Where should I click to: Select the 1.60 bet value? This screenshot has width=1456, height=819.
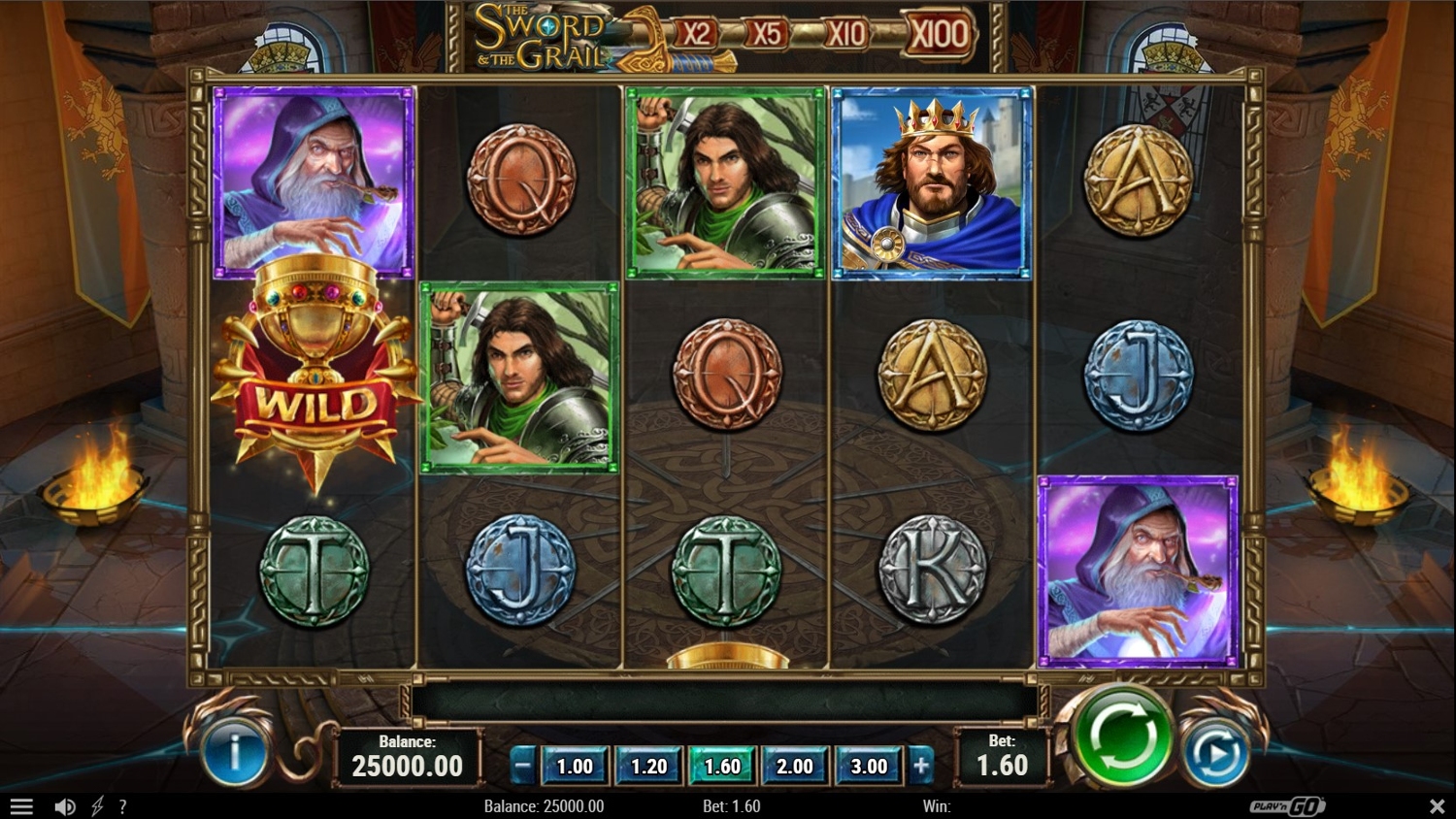click(x=722, y=767)
